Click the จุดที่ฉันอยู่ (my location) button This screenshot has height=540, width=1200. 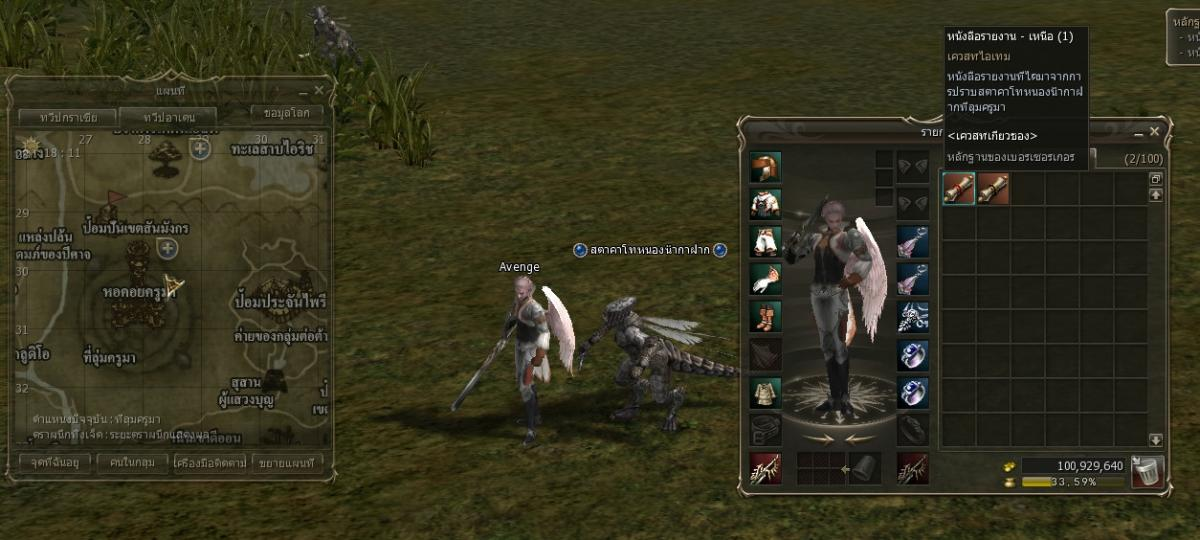(x=55, y=462)
